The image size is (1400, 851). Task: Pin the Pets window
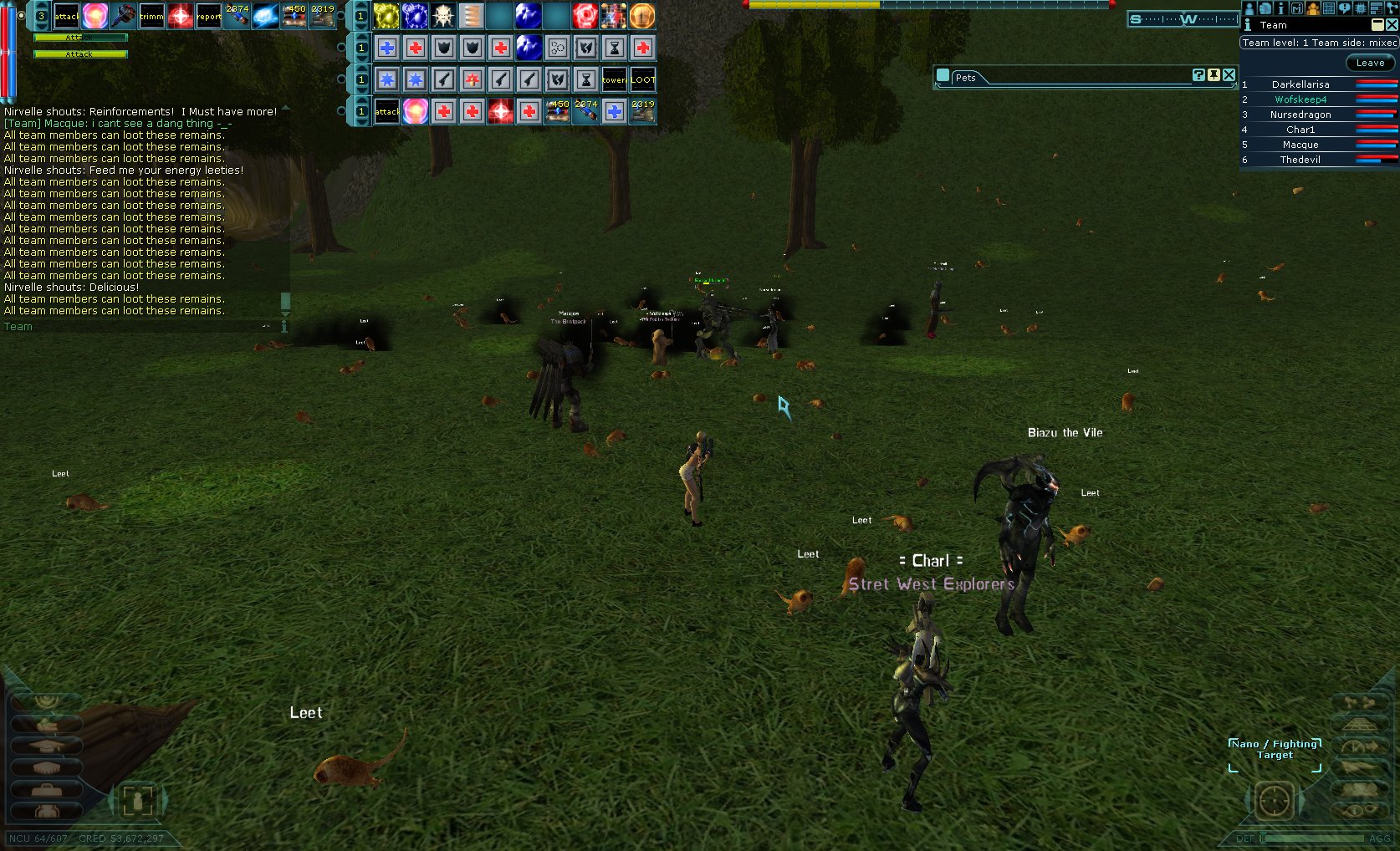click(1214, 75)
